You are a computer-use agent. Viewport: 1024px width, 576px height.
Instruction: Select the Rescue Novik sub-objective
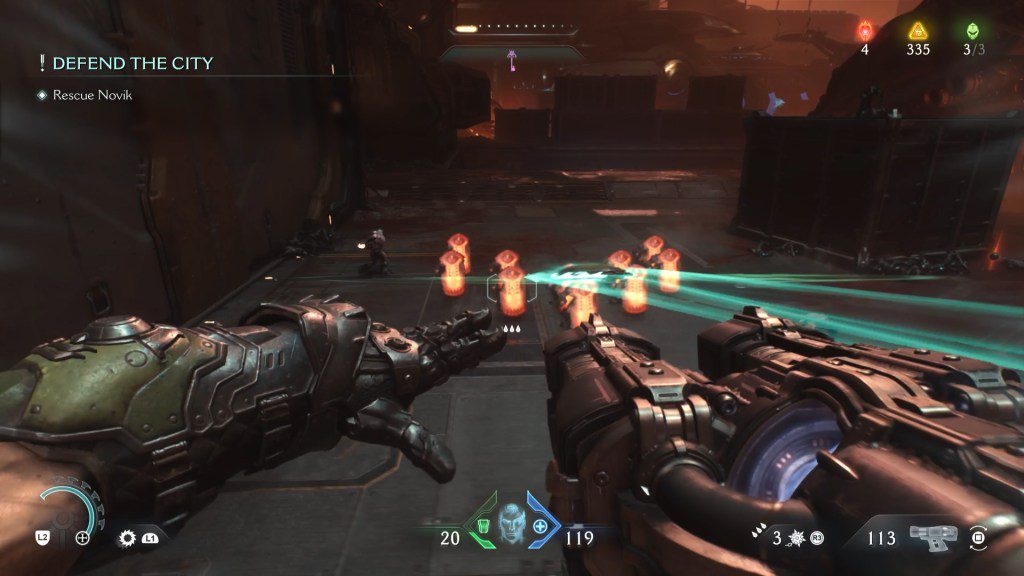tap(92, 95)
